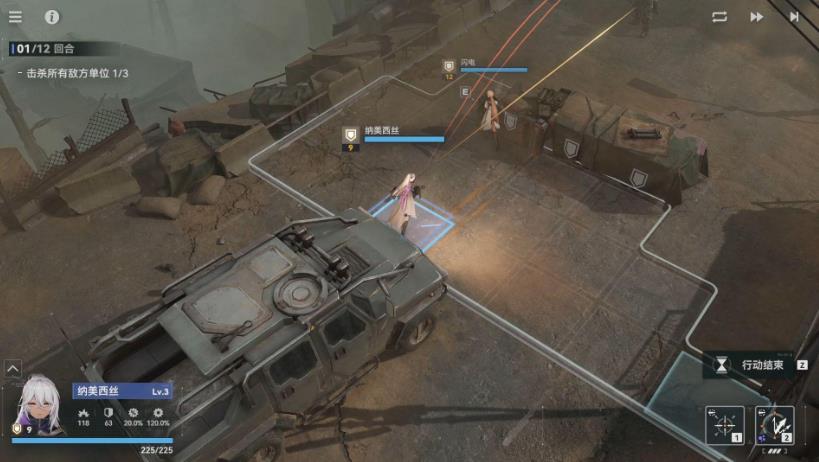Image resolution: width=819 pixels, height=462 pixels.
Task: Select the 击杀所有敌方单位 objective tracker
Action: click(x=77, y=73)
